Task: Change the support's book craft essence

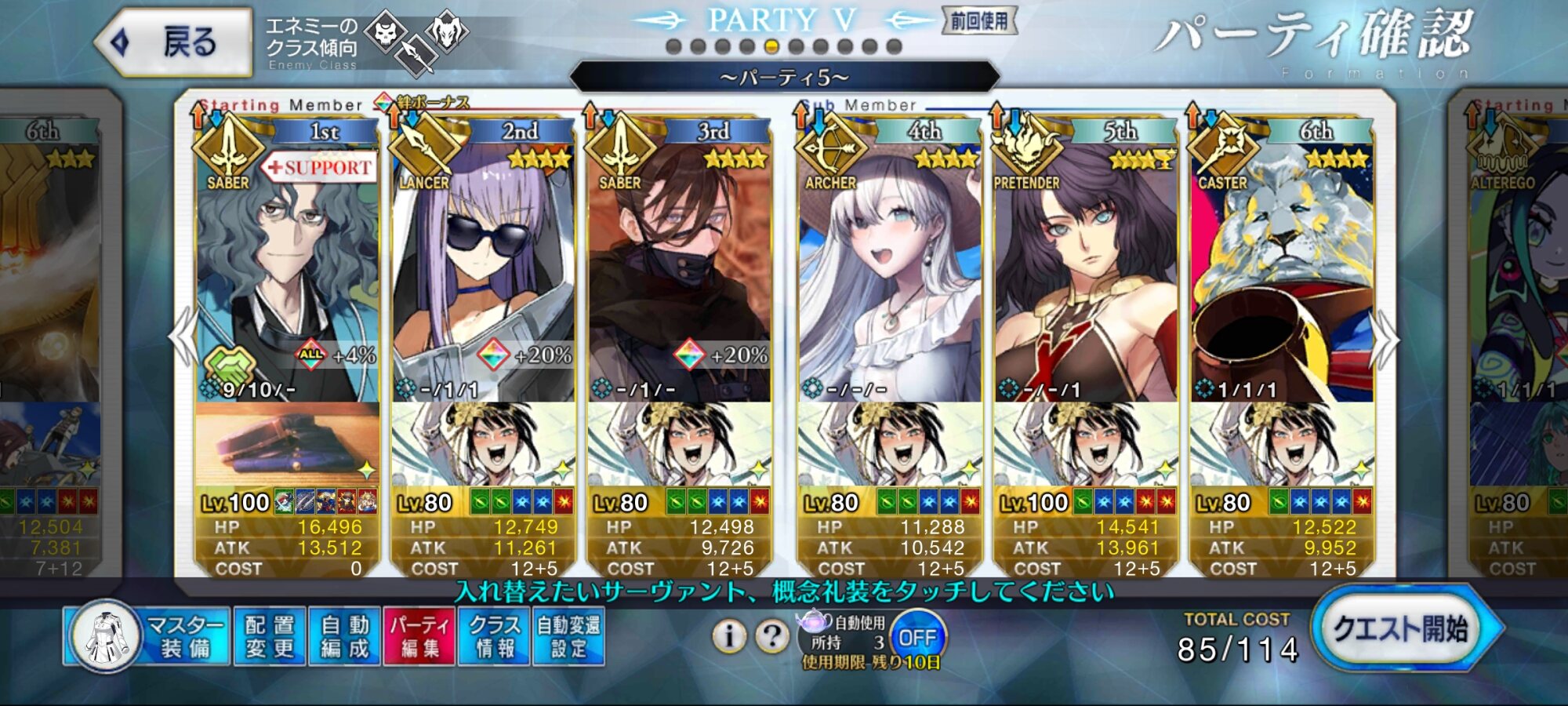Action: coord(287,443)
